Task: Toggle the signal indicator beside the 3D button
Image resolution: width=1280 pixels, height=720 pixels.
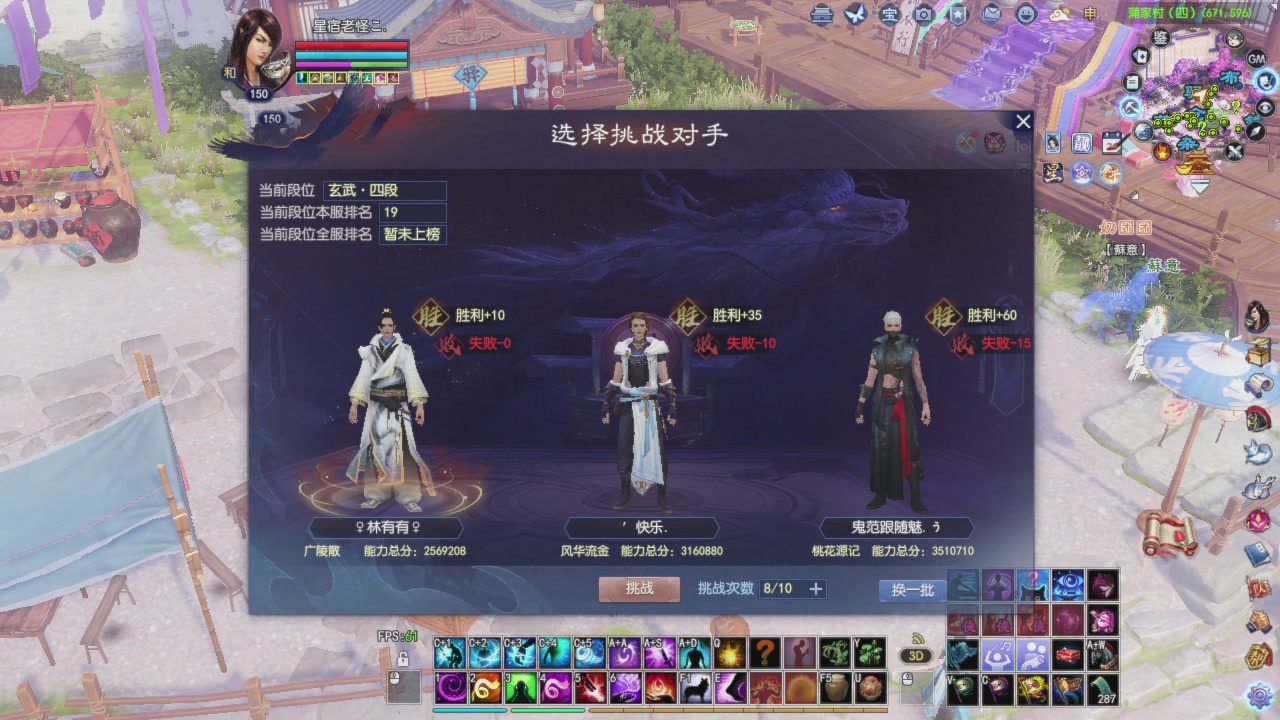Action: tap(918, 640)
